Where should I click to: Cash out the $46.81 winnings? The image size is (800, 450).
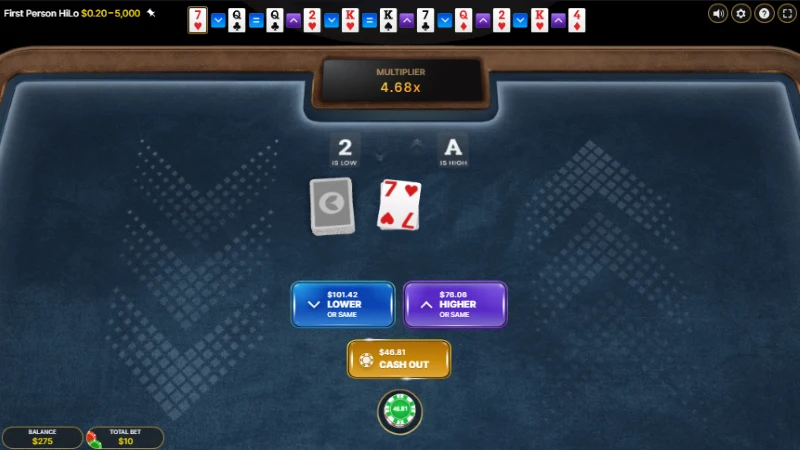tap(399, 359)
